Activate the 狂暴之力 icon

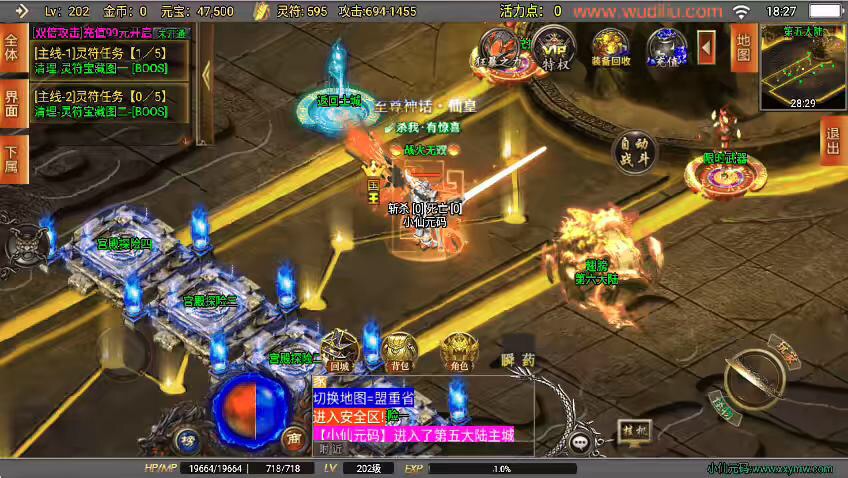coord(500,46)
